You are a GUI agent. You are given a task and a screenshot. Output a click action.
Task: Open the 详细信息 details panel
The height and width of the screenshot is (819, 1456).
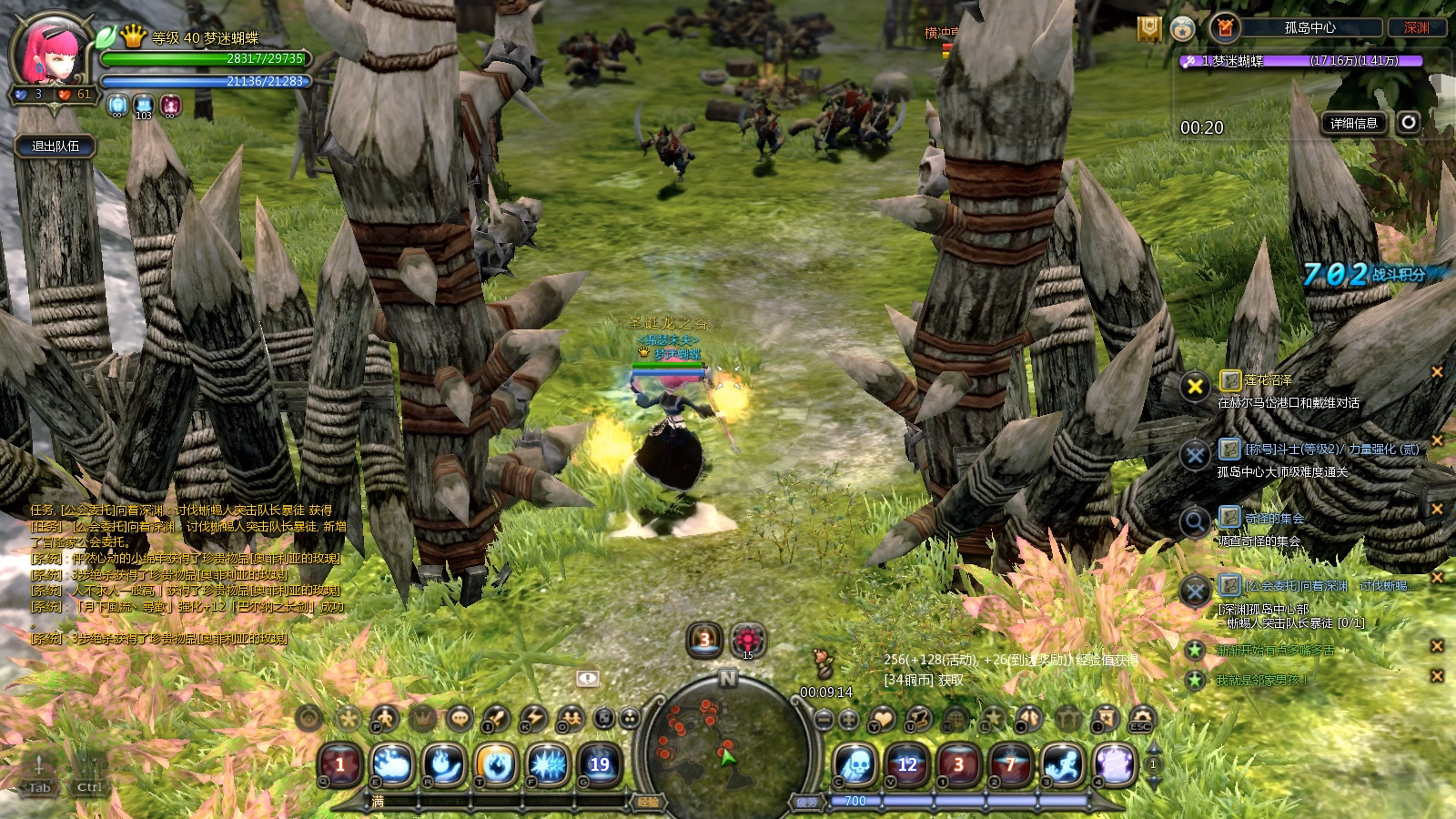[1353, 123]
